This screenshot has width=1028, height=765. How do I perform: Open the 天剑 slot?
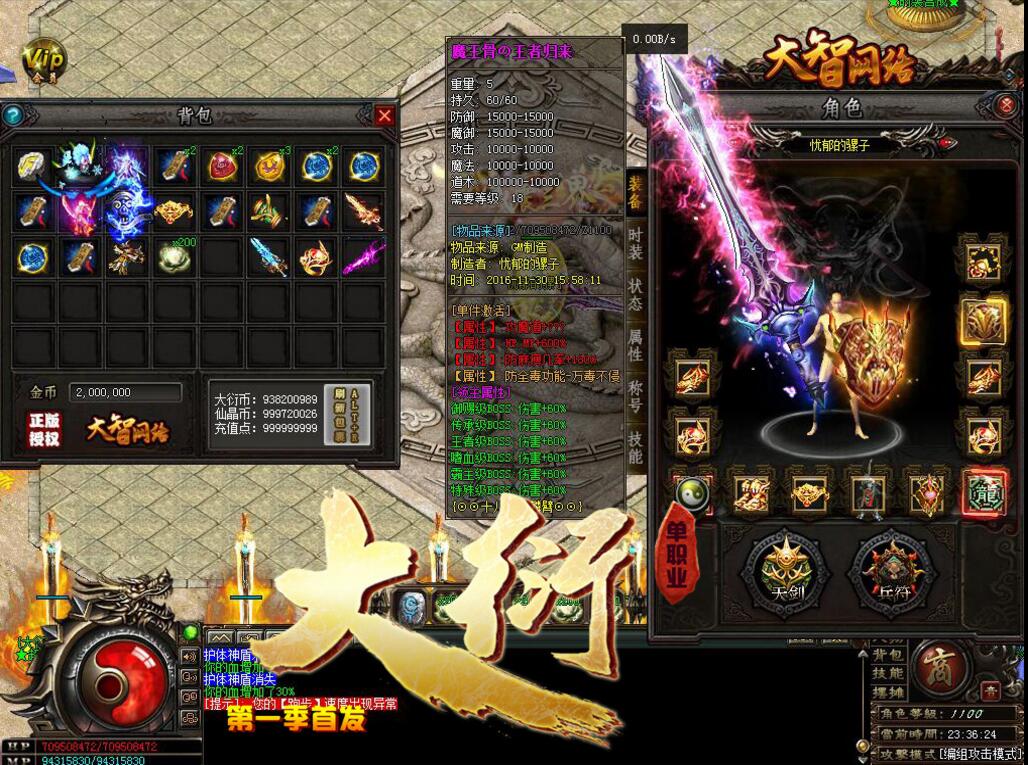tap(785, 571)
